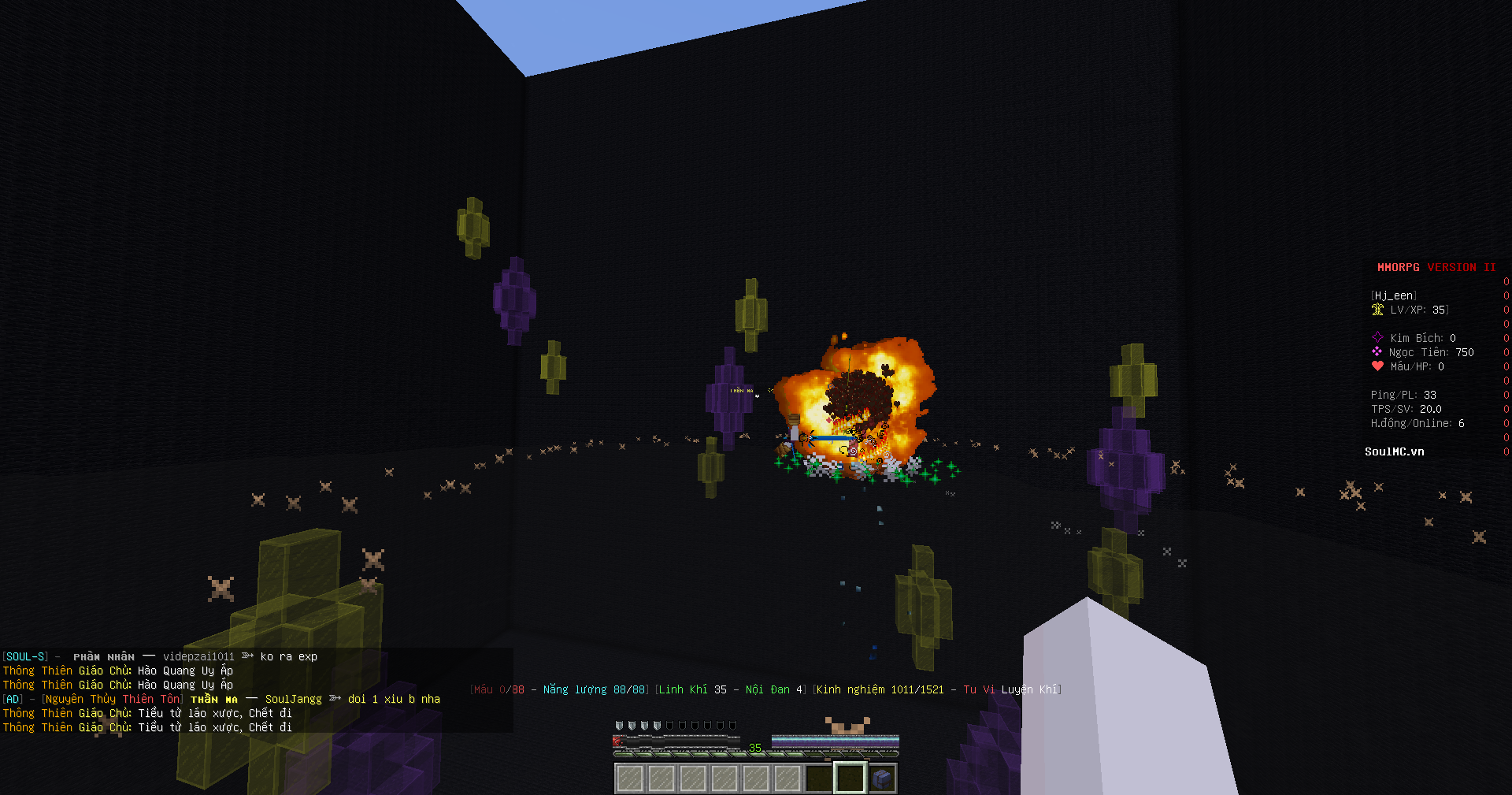
Task: Click SoulJangg's chat message
Action: [x=394, y=699]
